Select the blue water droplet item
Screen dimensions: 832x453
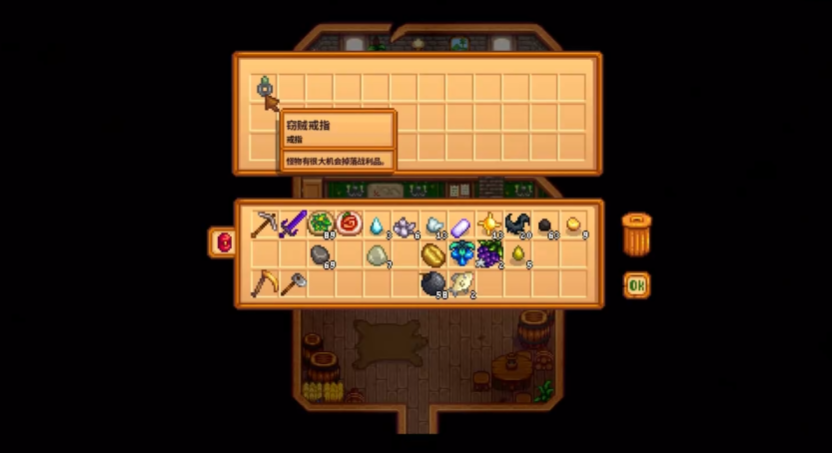[x=377, y=225]
